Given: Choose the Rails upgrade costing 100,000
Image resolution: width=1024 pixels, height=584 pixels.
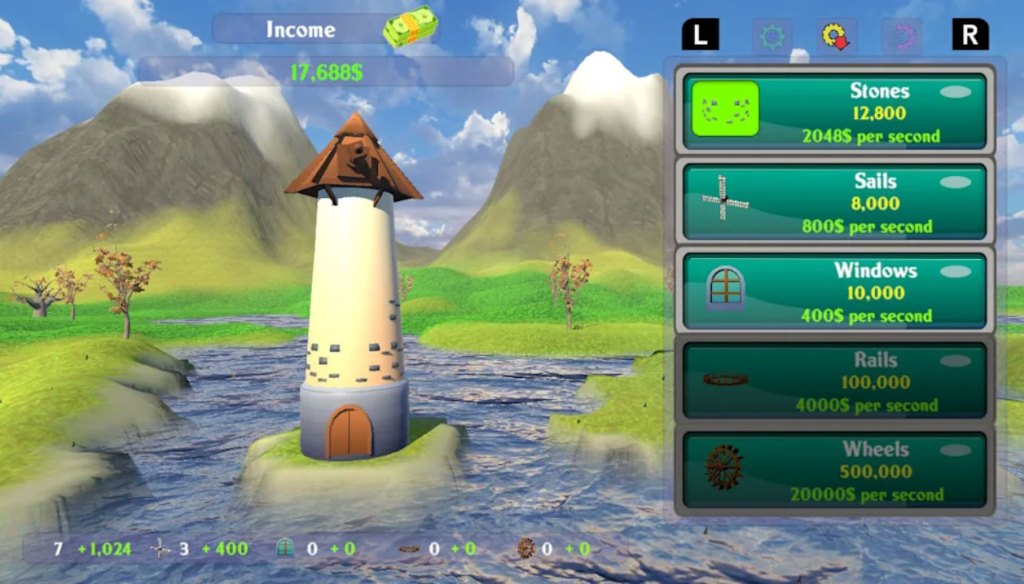Looking at the screenshot, I should [x=834, y=381].
